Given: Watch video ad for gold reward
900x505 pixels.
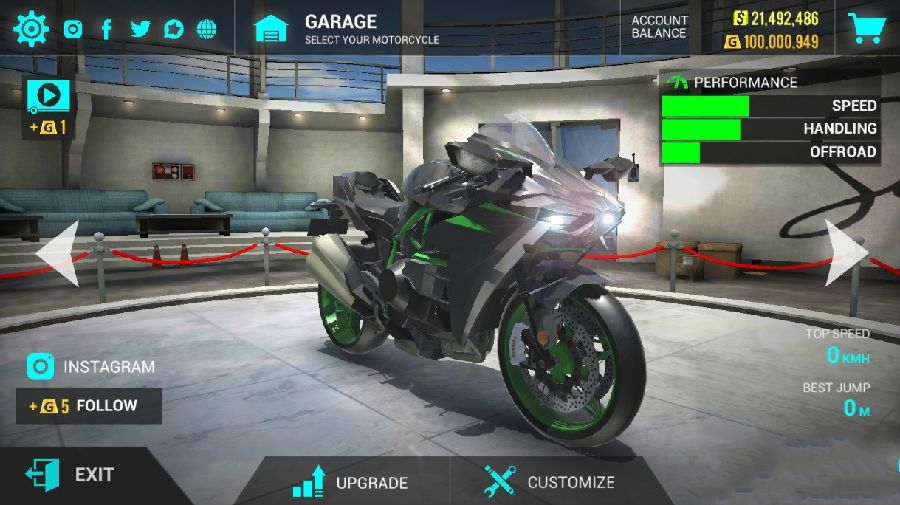Looking at the screenshot, I should (48, 96).
